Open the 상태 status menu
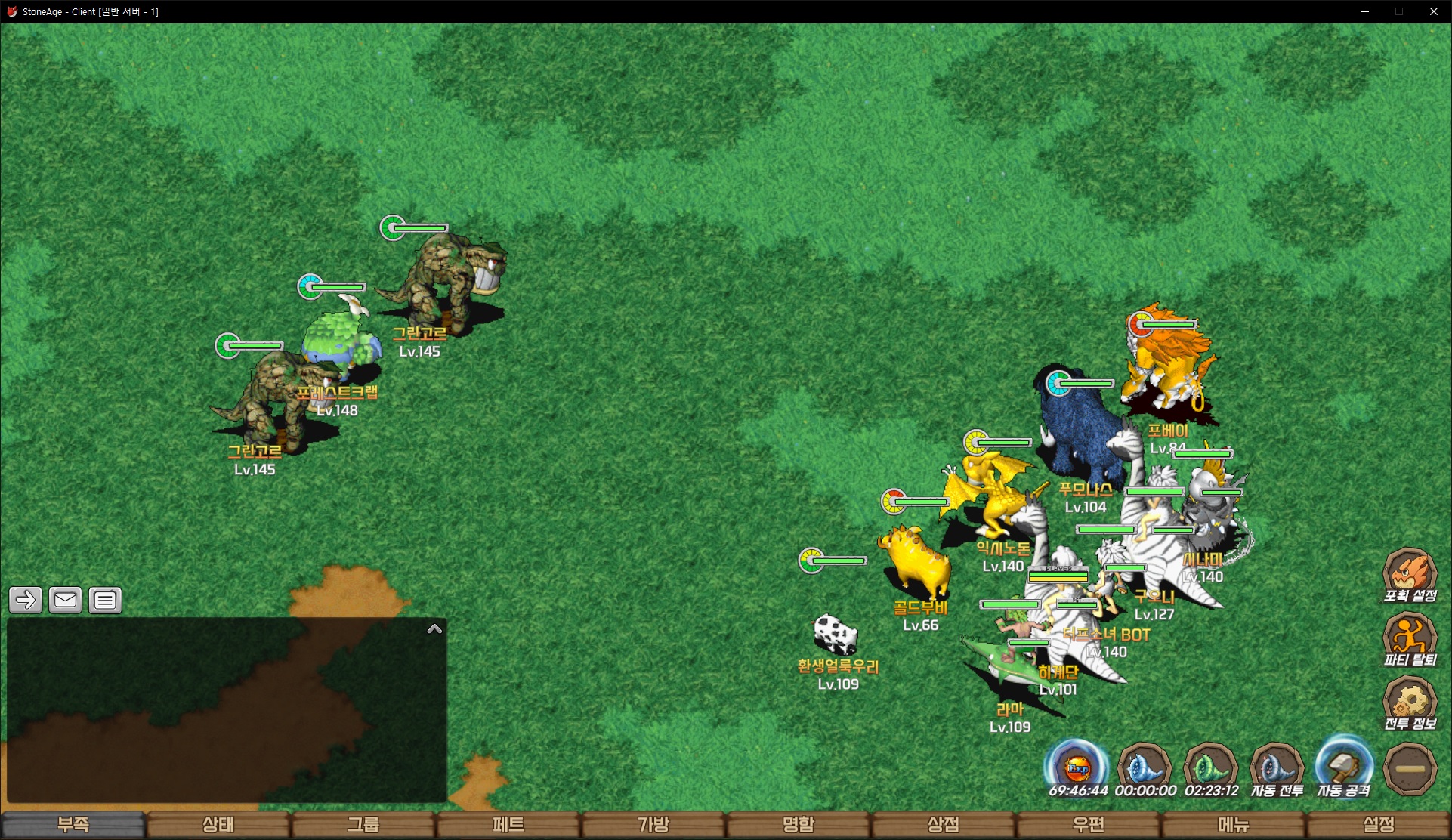1452x840 pixels. [x=218, y=824]
